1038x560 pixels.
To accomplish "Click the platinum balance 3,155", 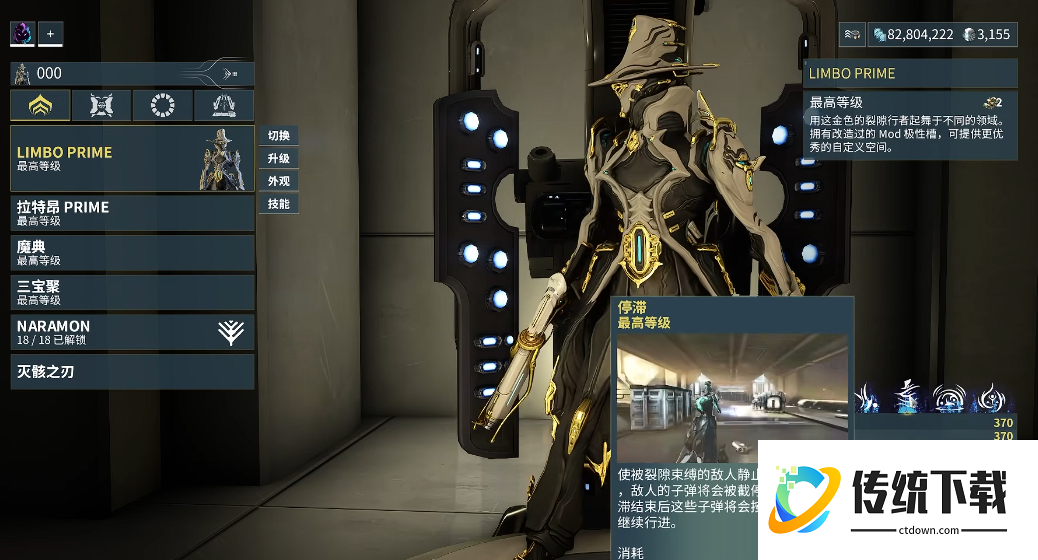I will point(987,35).
